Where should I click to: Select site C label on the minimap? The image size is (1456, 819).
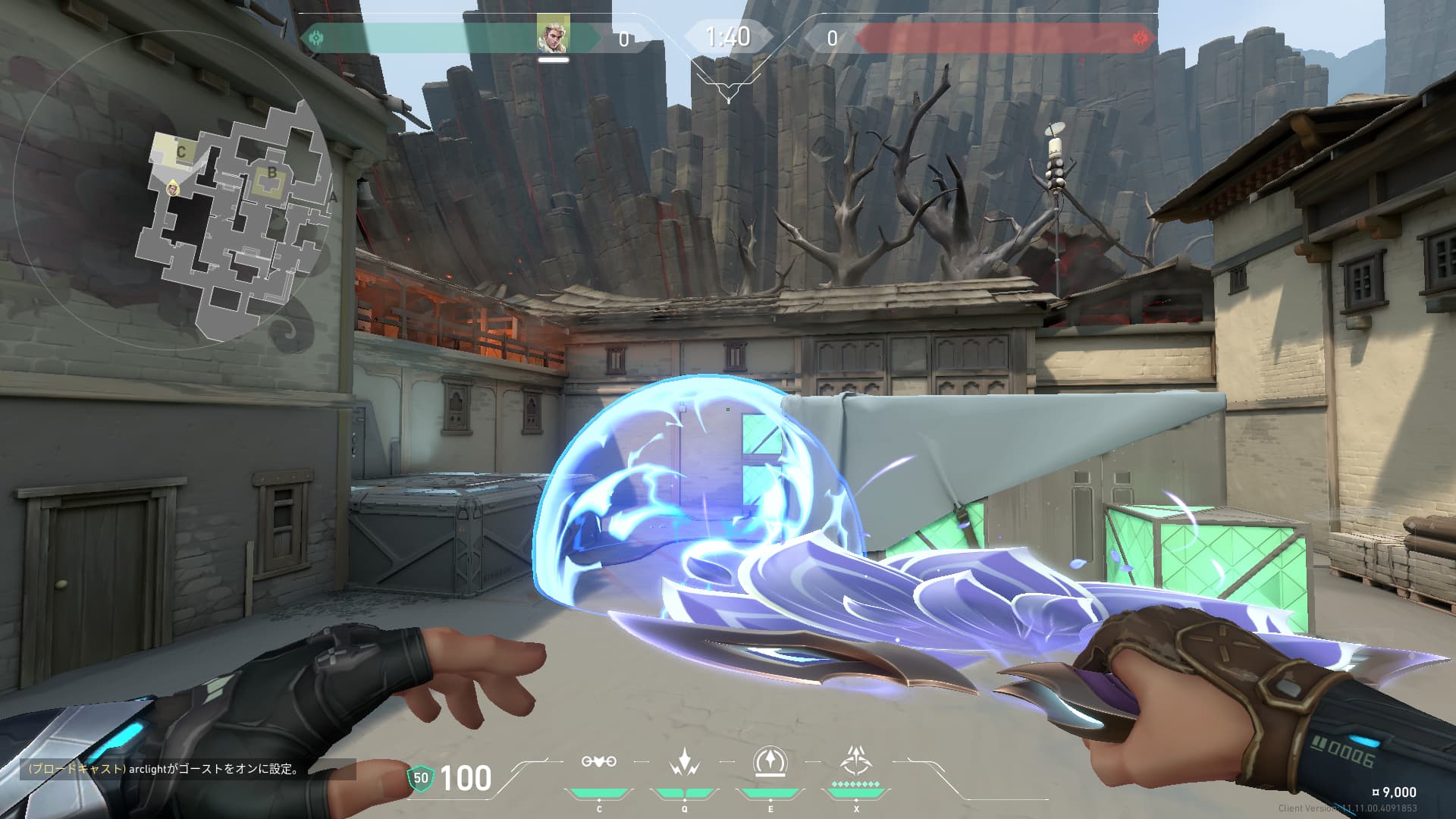coord(180,152)
